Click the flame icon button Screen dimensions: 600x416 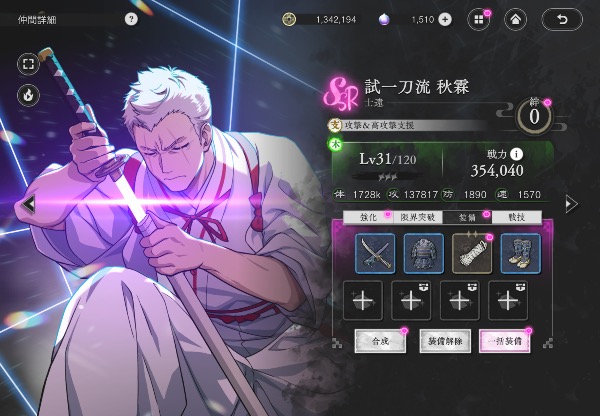click(27, 95)
